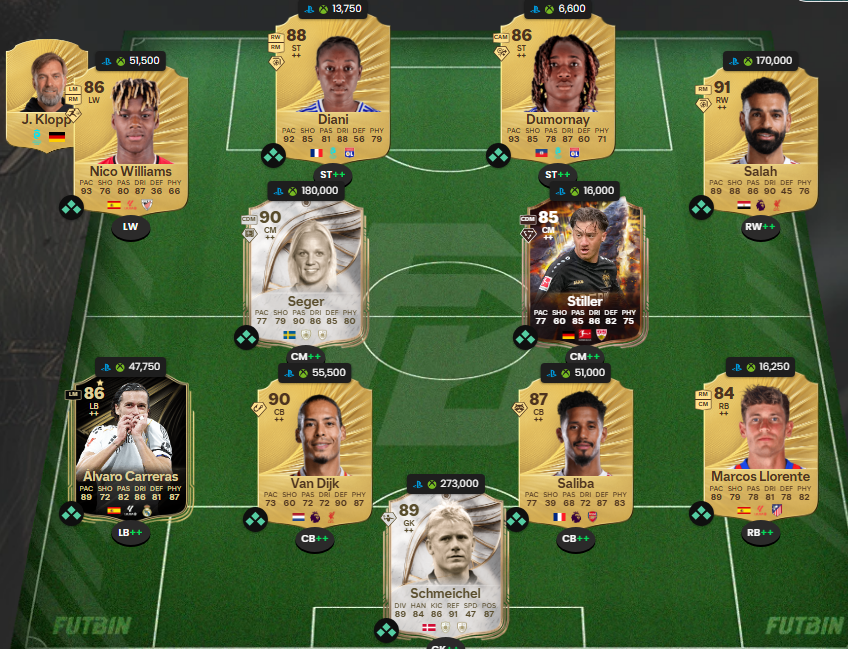Click the LB++ position label under Carreras

pyautogui.click(x=129, y=534)
